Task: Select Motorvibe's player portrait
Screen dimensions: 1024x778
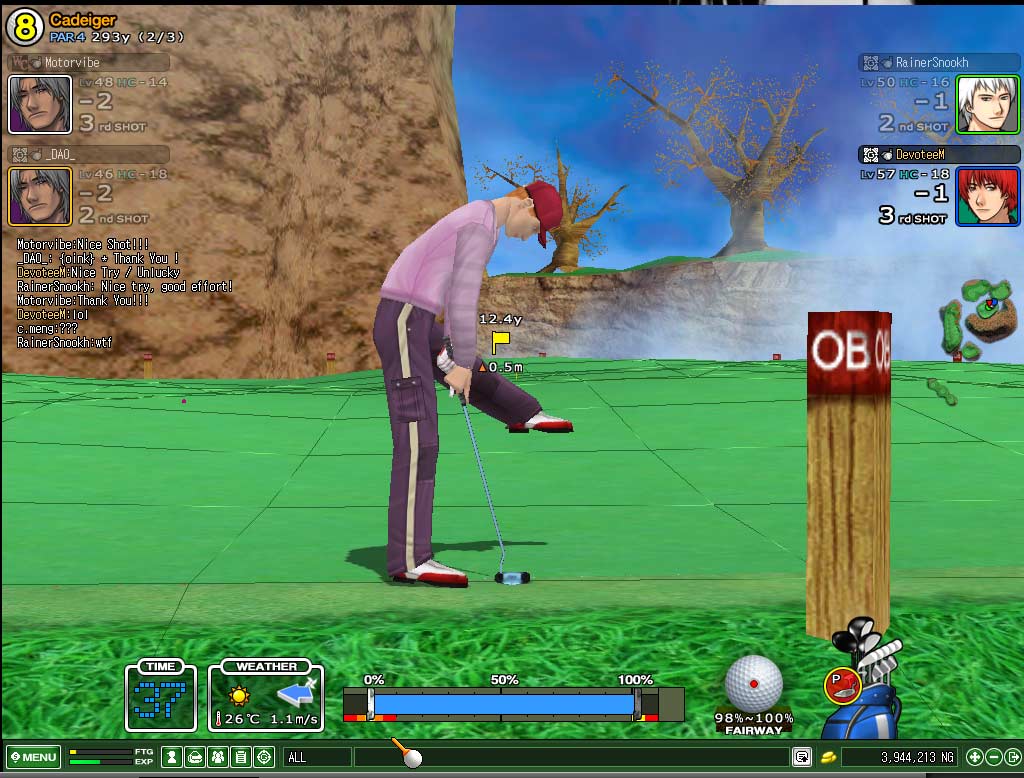Action: (40, 104)
